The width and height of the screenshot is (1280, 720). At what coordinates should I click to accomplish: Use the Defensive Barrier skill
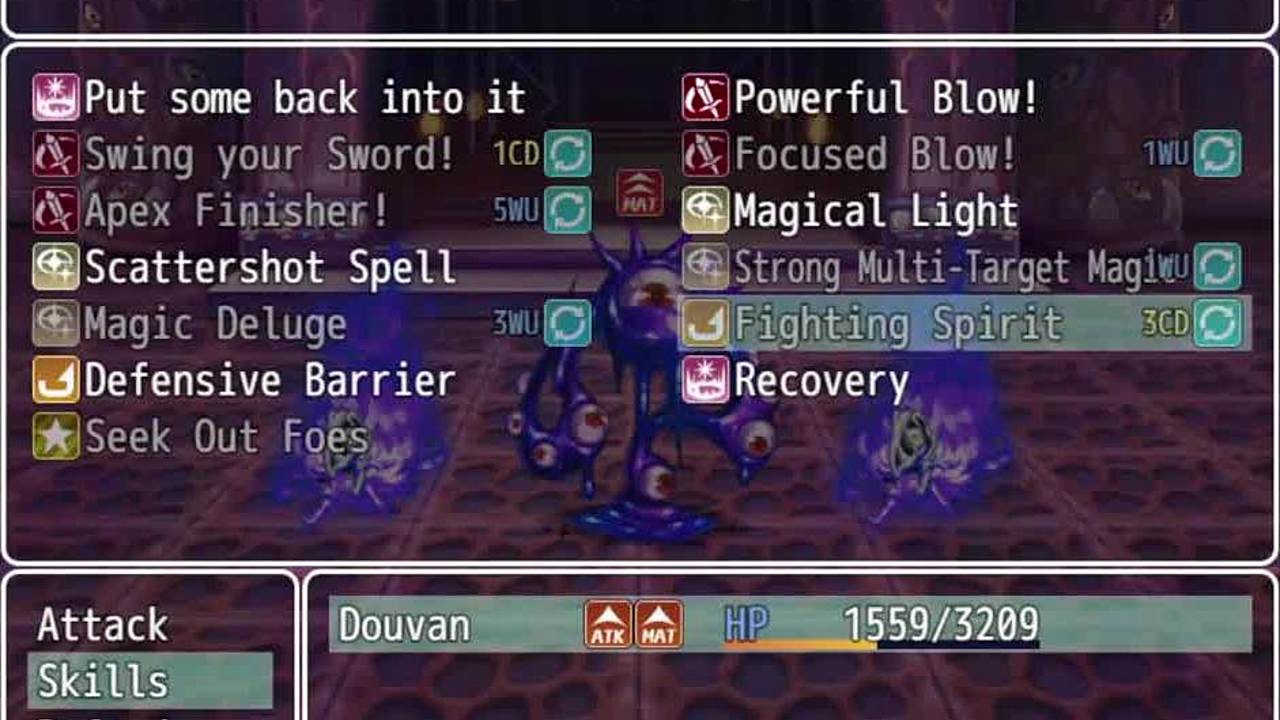270,381
